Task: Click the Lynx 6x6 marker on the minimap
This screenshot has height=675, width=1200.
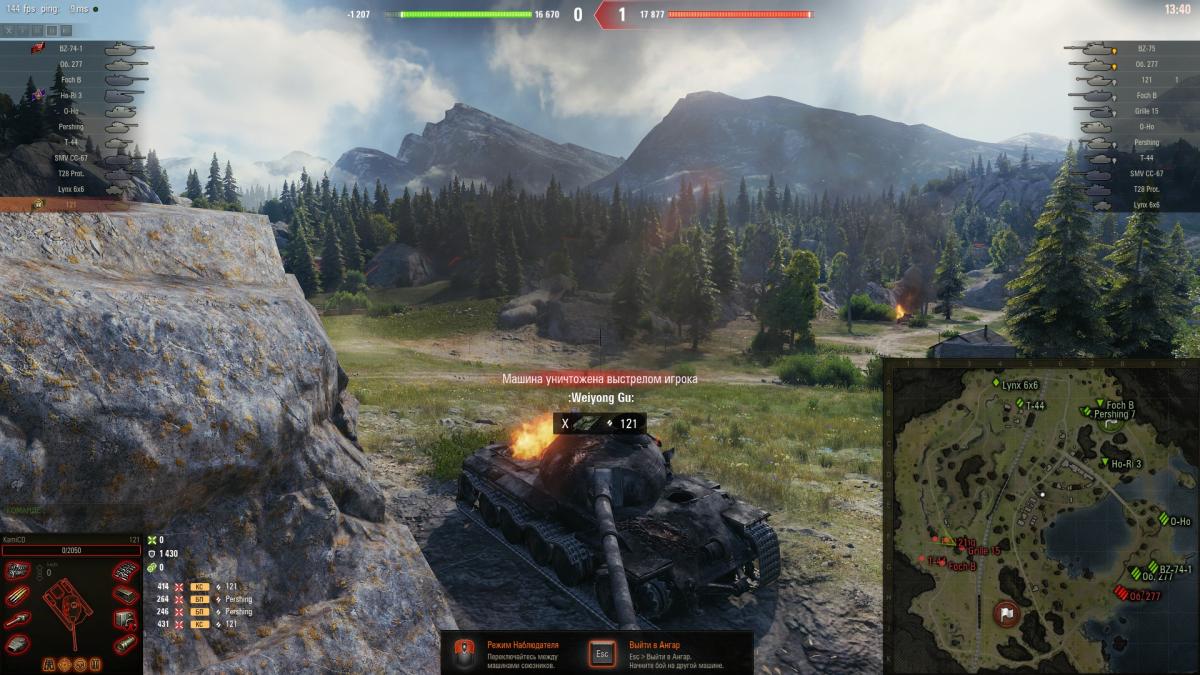Action: click(x=997, y=384)
